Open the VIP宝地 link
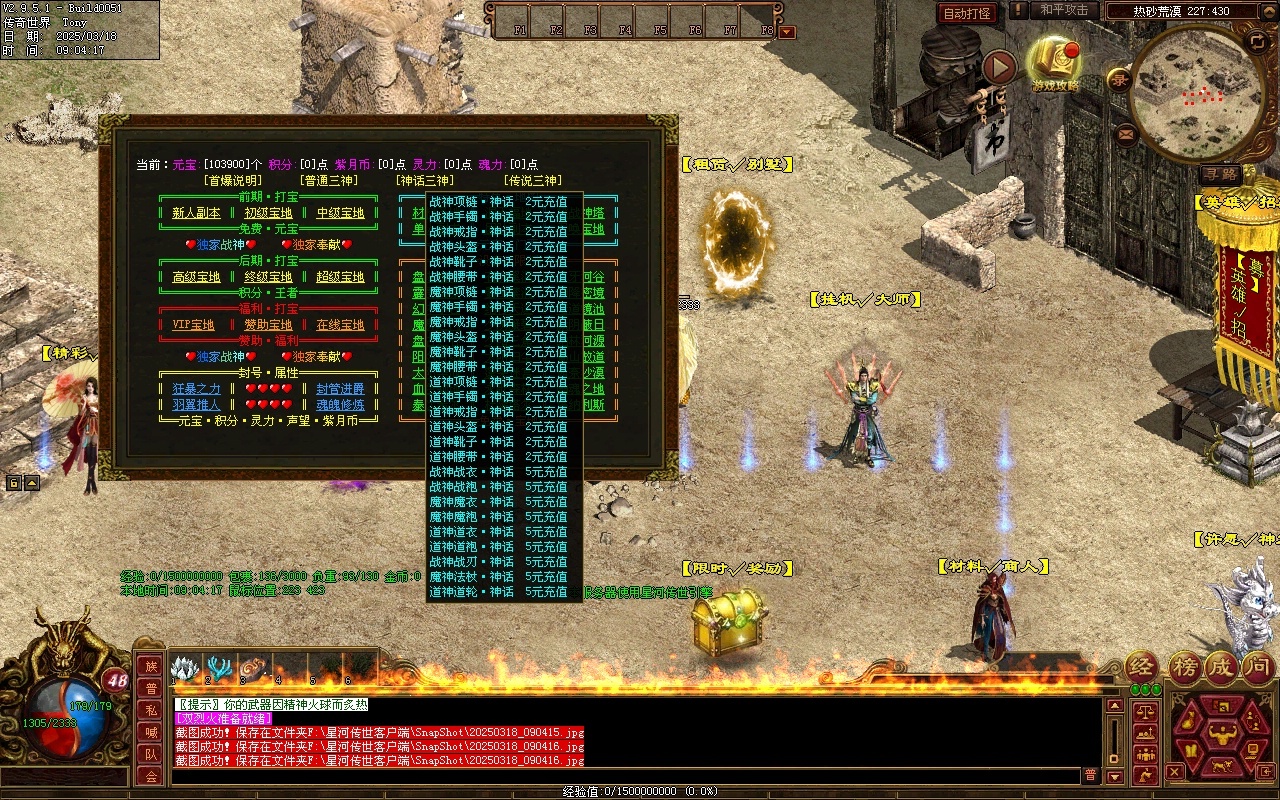Viewport: 1280px width, 800px height. pos(193,325)
